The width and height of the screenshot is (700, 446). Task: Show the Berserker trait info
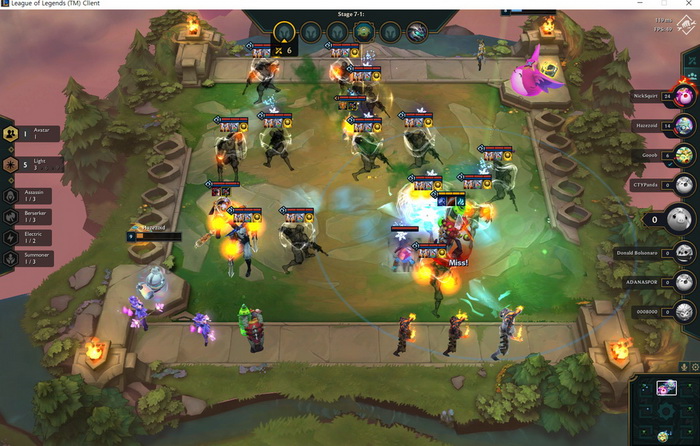tap(32, 216)
